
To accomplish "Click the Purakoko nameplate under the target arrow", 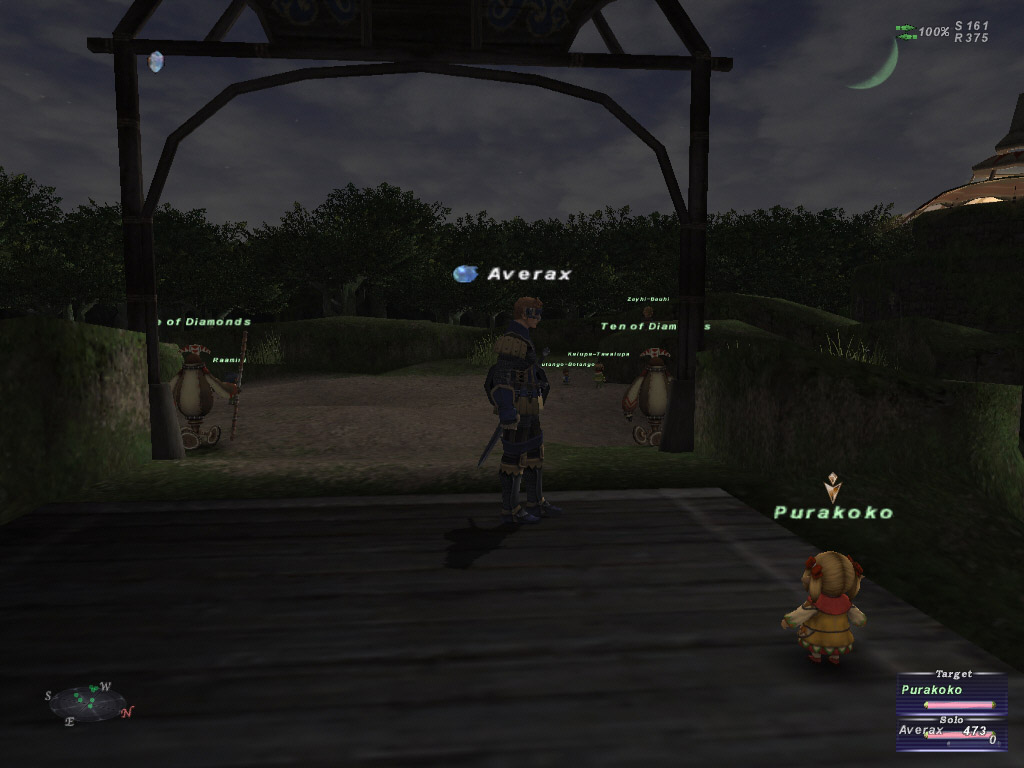I will pos(833,513).
